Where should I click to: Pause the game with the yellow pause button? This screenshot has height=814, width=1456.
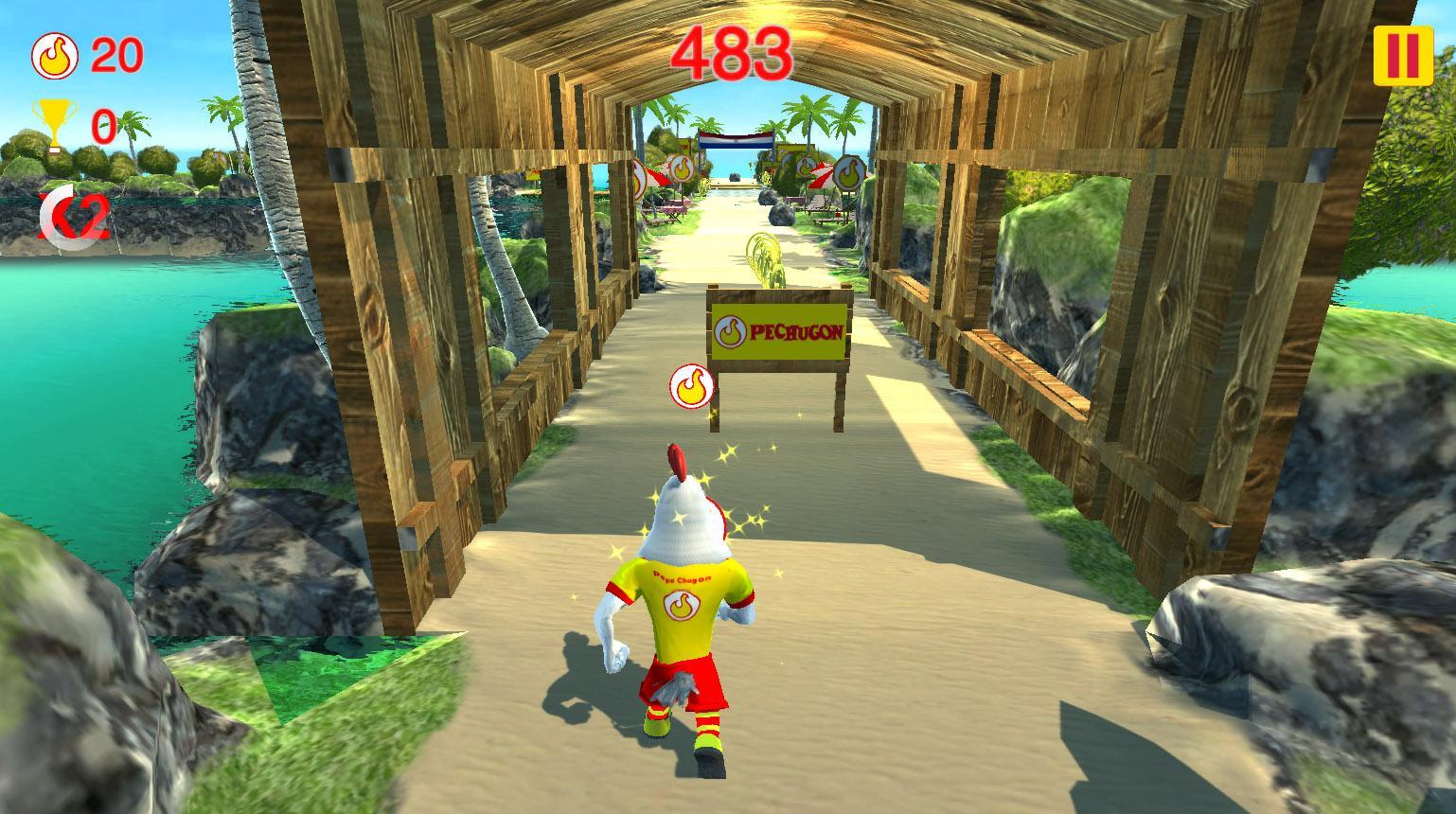coord(1403,55)
